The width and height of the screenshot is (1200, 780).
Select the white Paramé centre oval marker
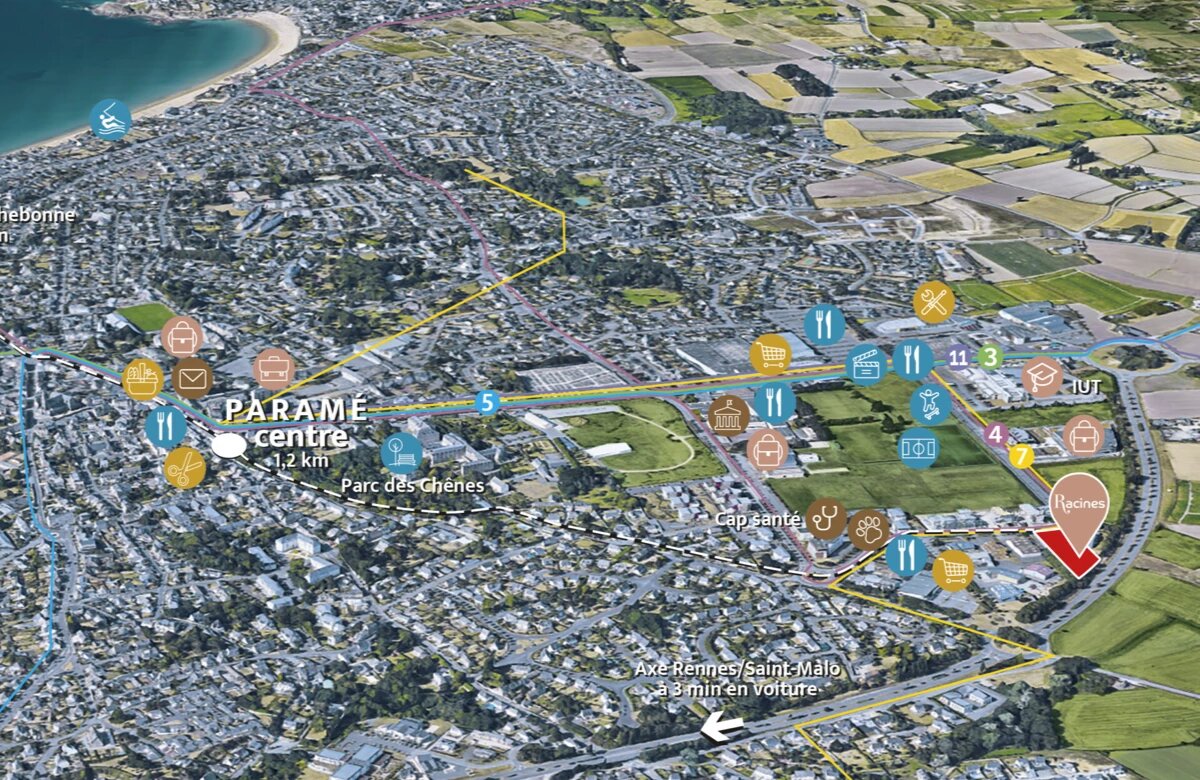coord(229,446)
